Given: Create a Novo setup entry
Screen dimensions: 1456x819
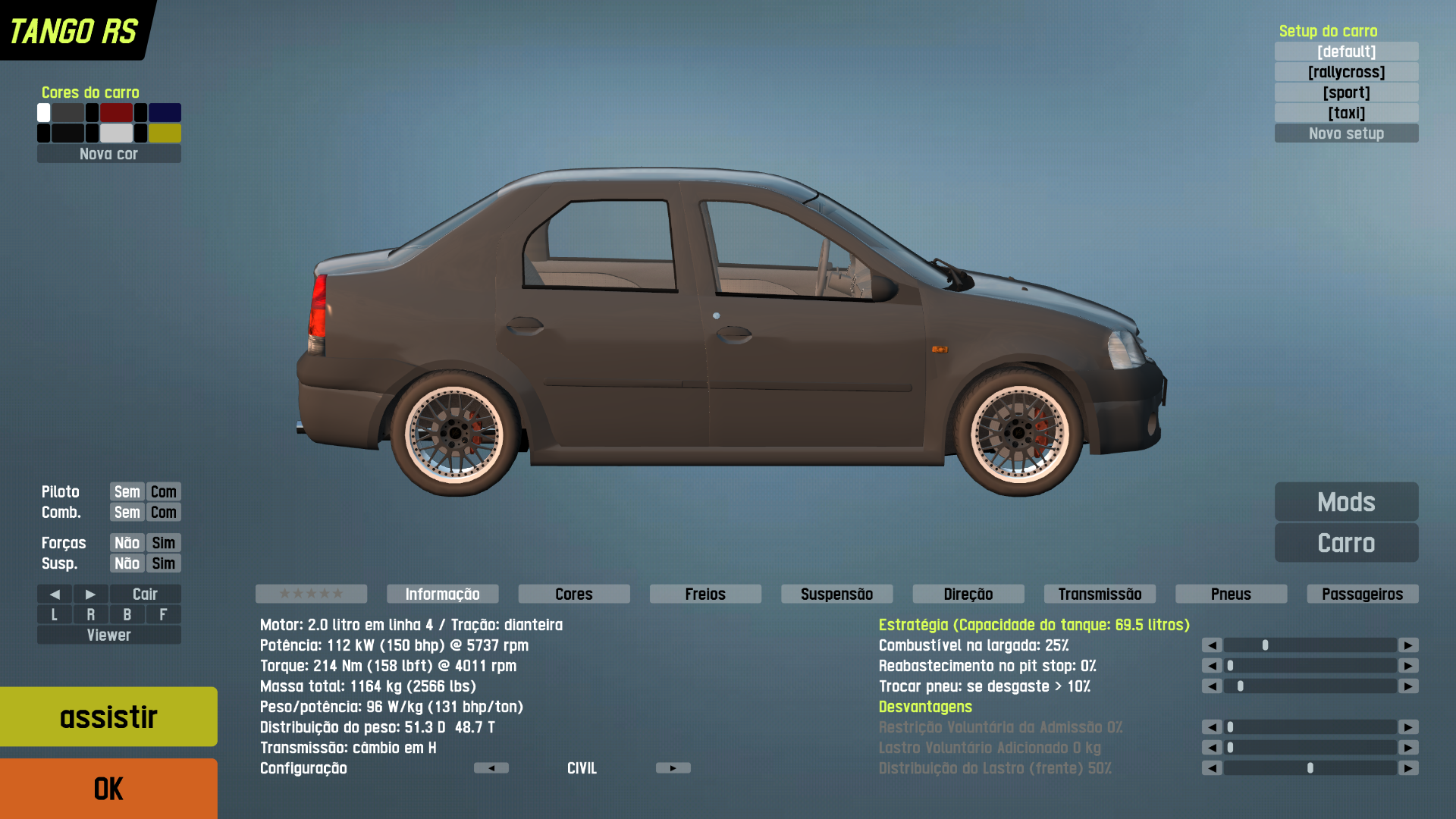Looking at the screenshot, I should tap(1346, 133).
